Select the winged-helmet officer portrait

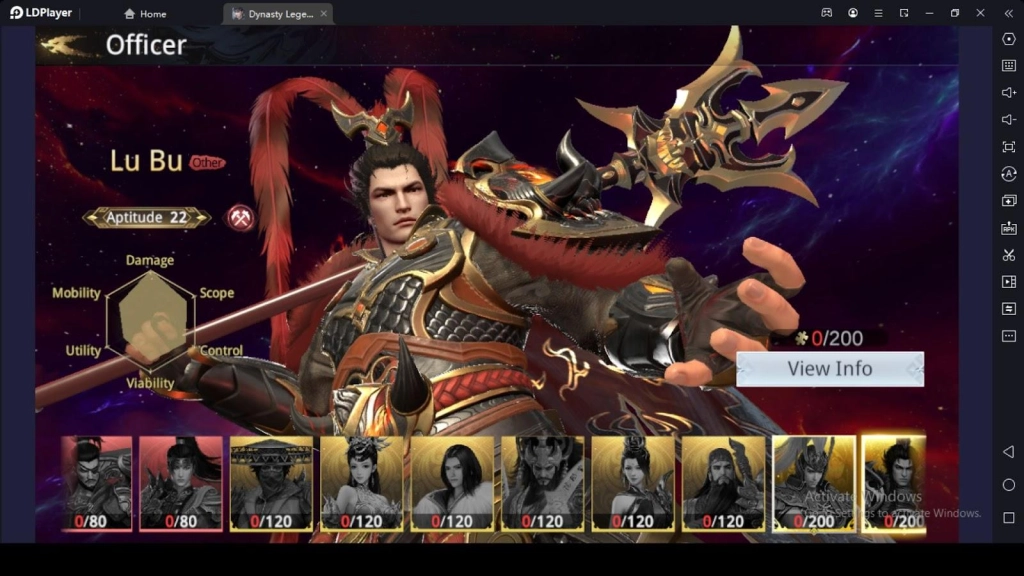[x=813, y=482]
